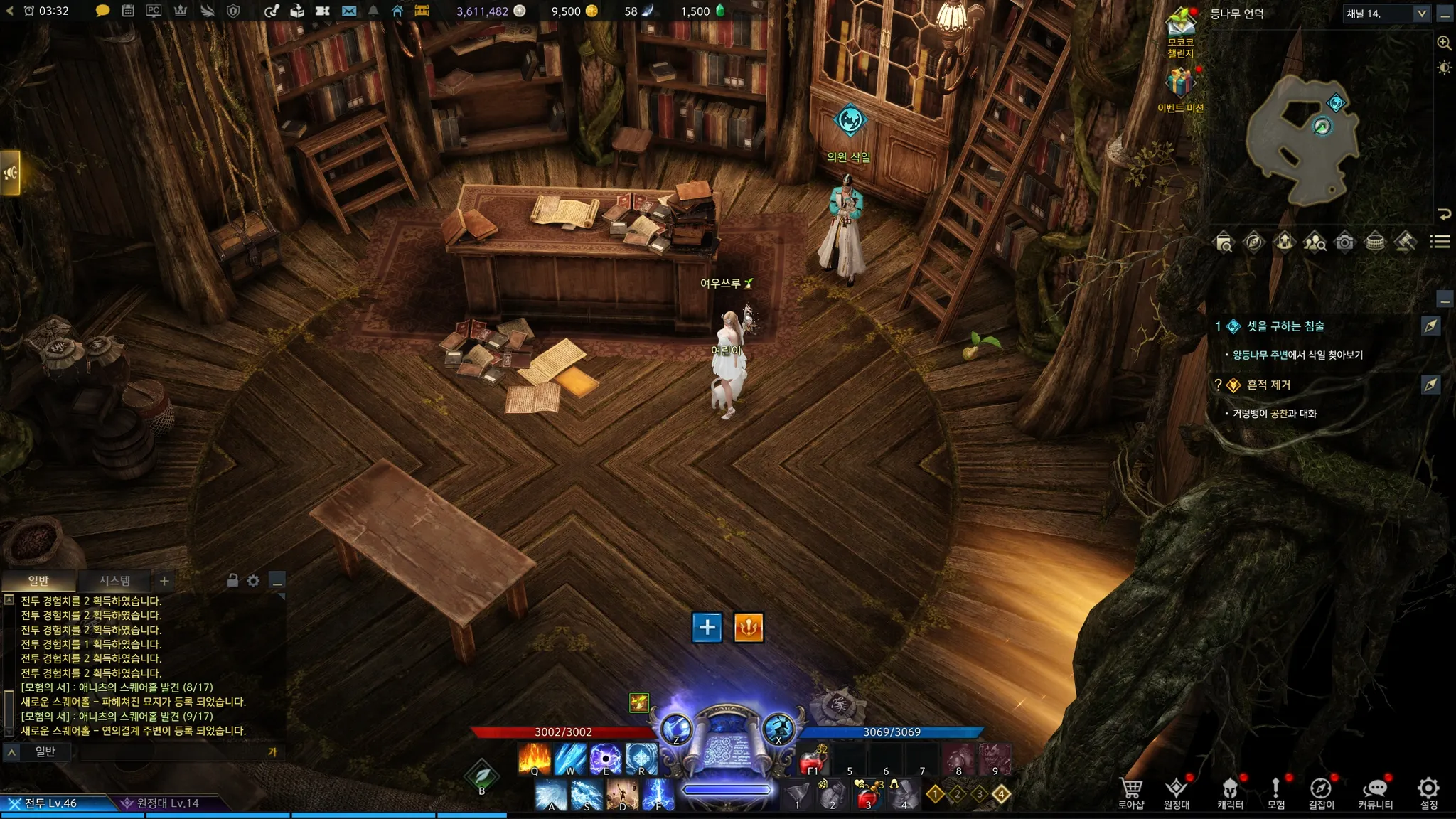Click the blue plus buff icon
The width and height of the screenshot is (1456, 819).
click(707, 627)
